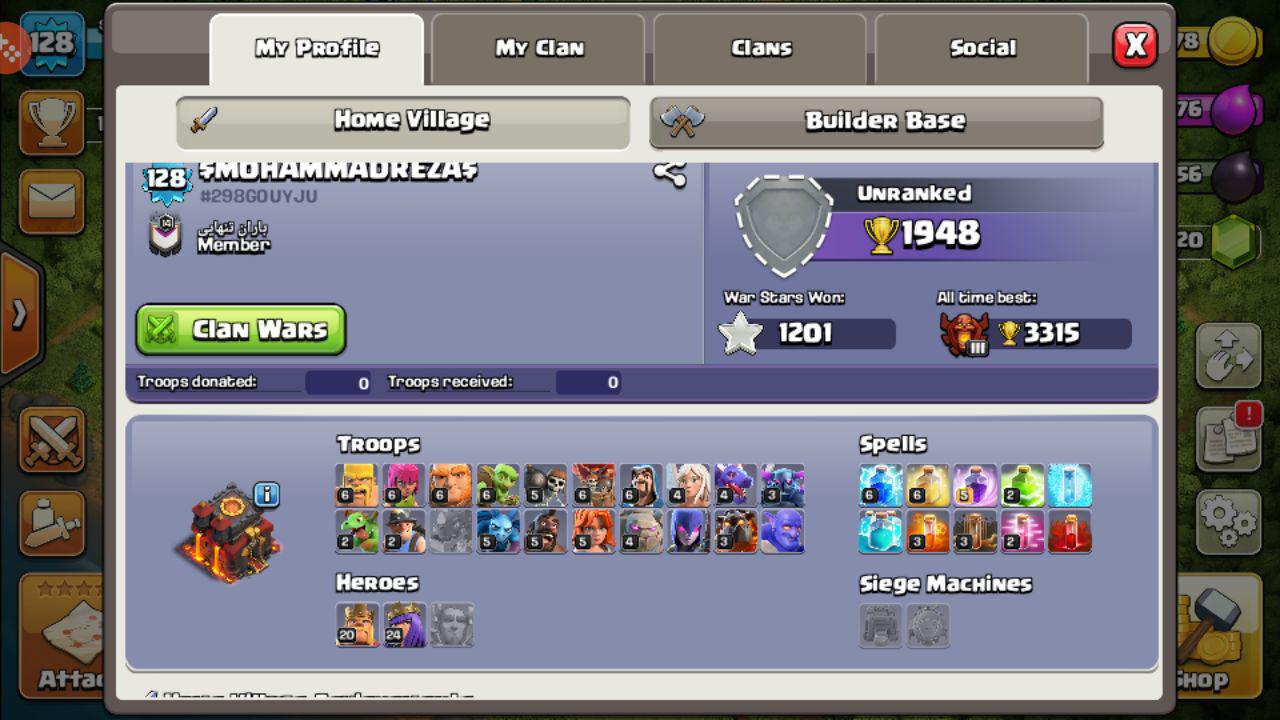The height and width of the screenshot is (720, 1280).
Task: Open the Clans tab
Action: point(761,48)
